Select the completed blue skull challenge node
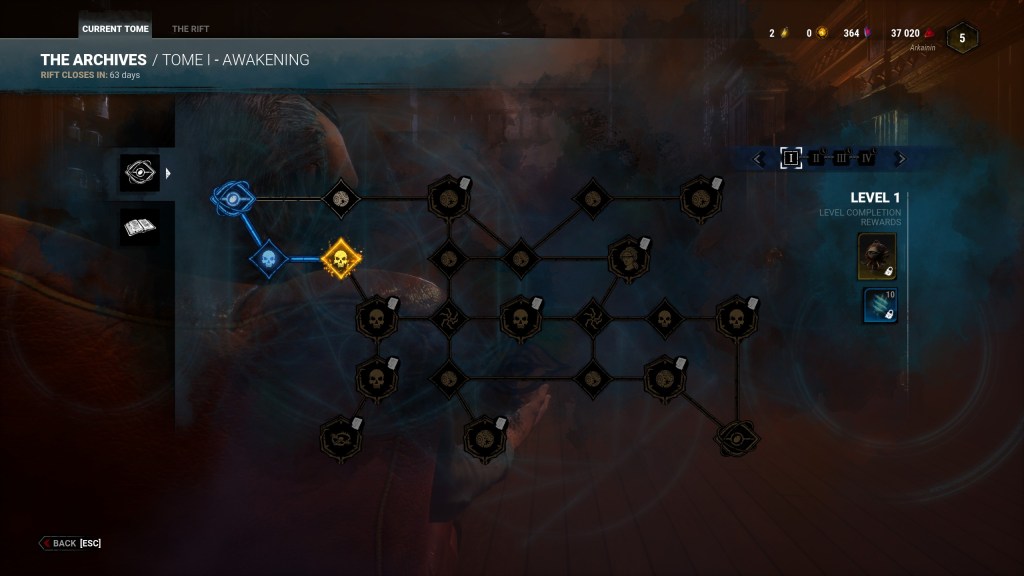 (268, 259)
